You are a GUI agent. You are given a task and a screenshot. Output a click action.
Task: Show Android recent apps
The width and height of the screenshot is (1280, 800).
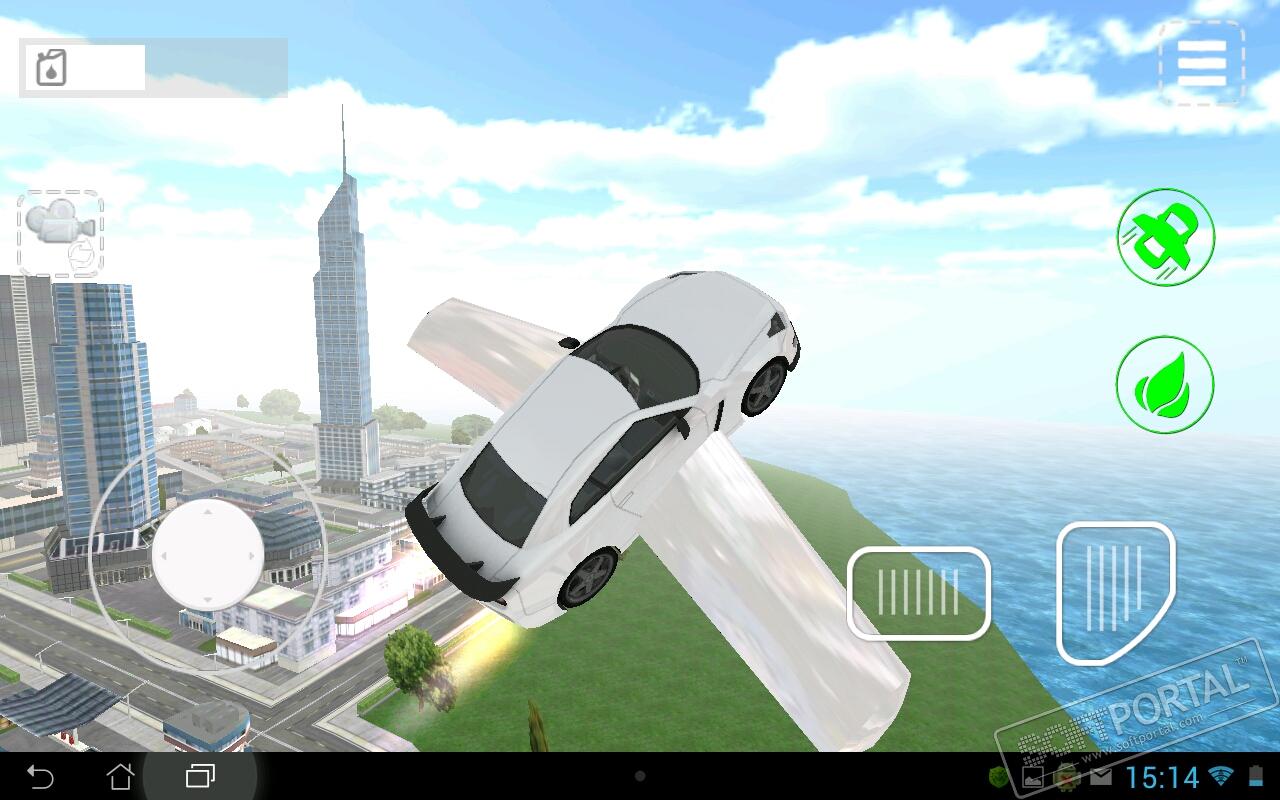point(200,776)
